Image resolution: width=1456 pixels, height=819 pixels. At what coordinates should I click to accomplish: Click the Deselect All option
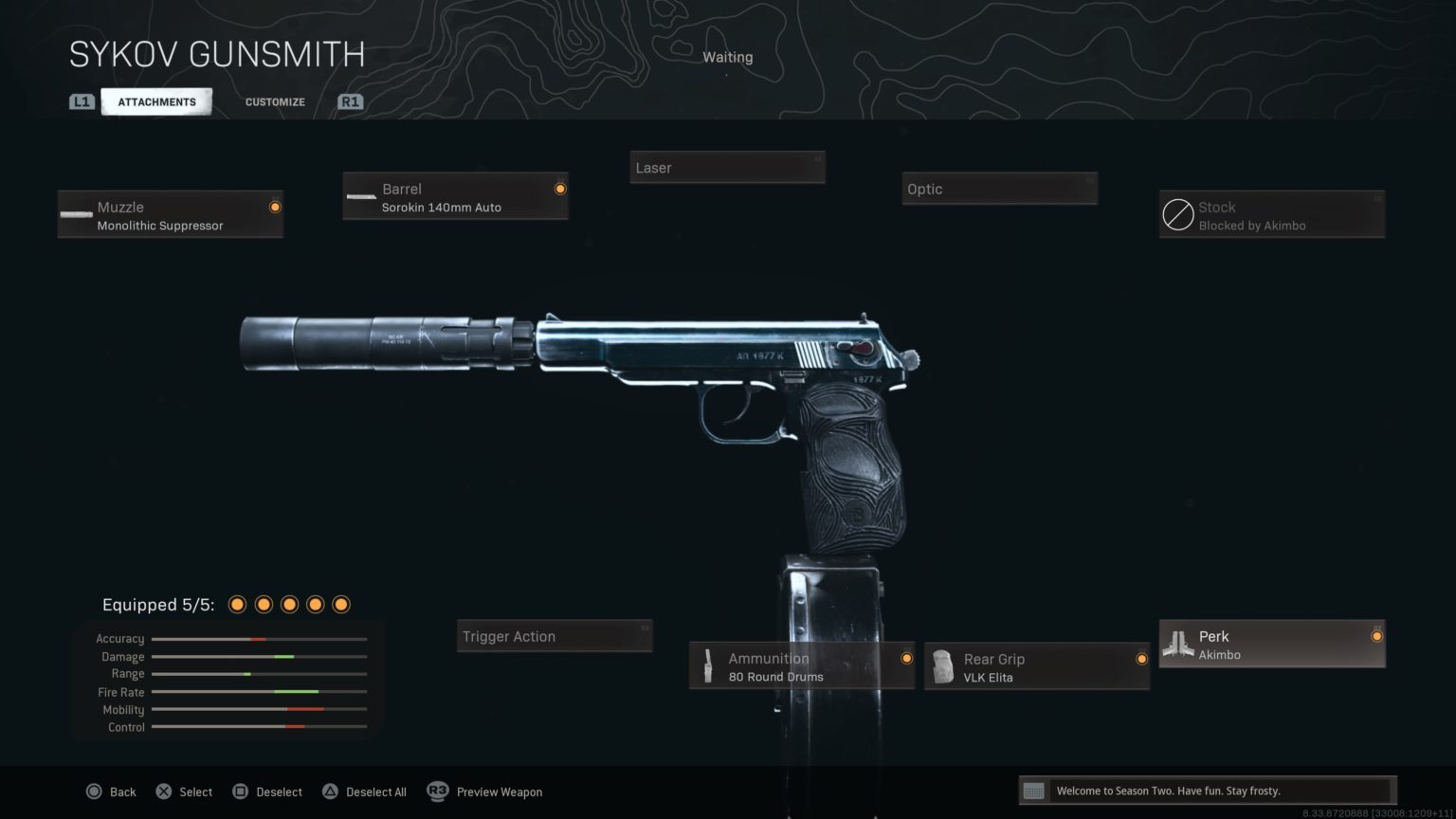pyautogui.click(x=376, y=792)
